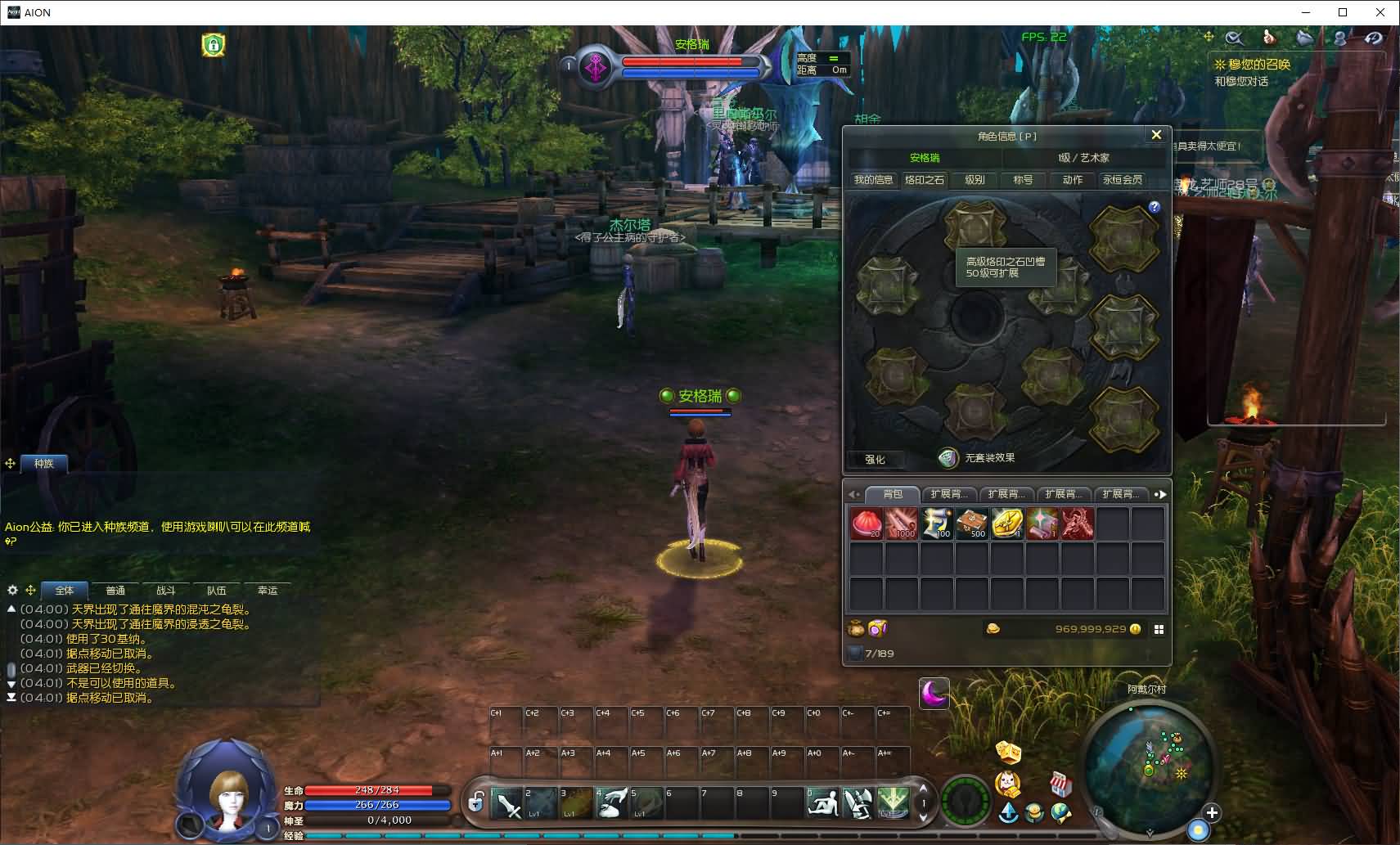The width and height of the screenshot is (1400, 845).
Task: Click the blue teleport obelisk icon near minimap
Action: 1008,812
